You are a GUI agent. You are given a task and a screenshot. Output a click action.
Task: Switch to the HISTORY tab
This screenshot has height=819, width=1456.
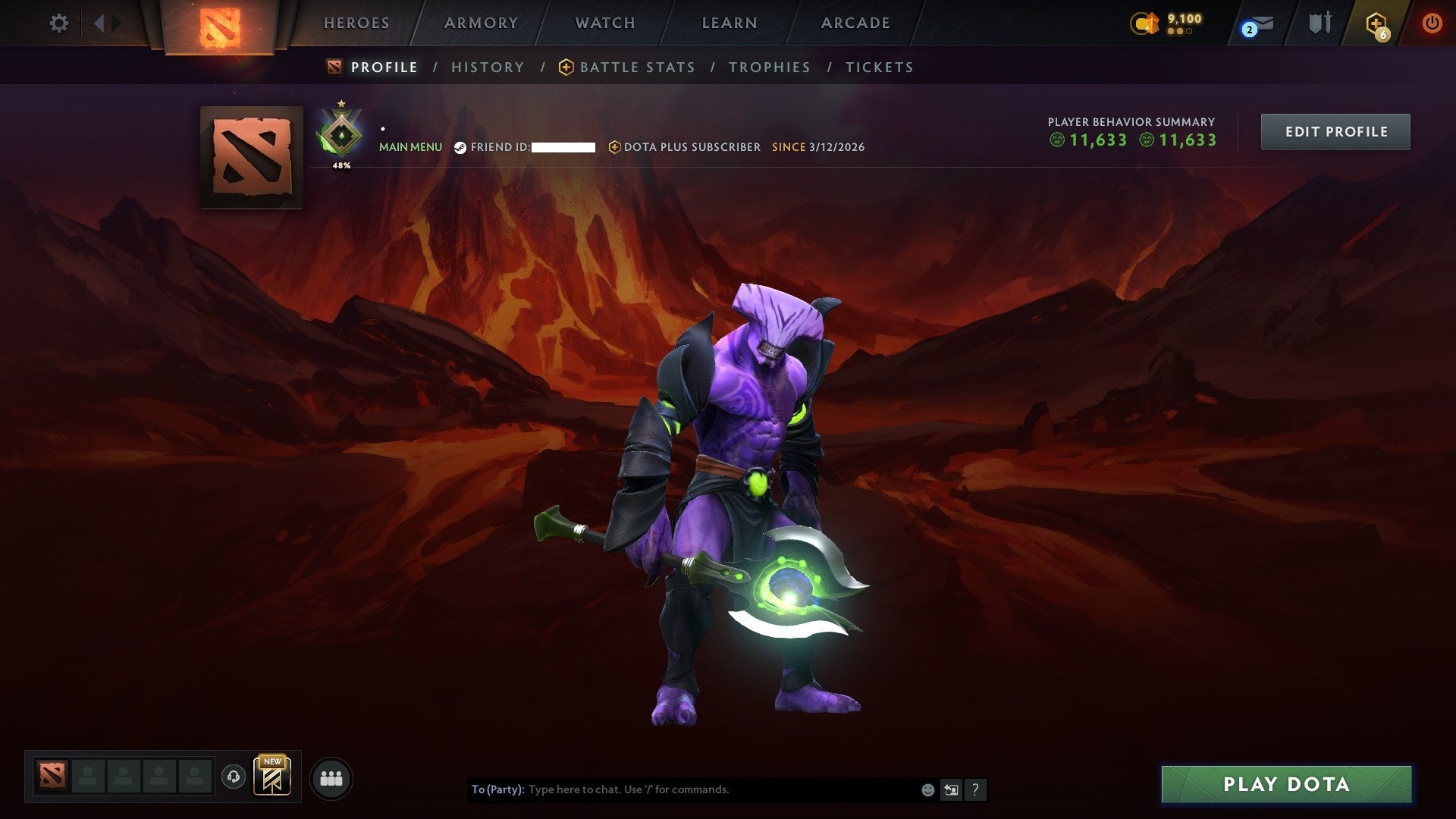488,67
